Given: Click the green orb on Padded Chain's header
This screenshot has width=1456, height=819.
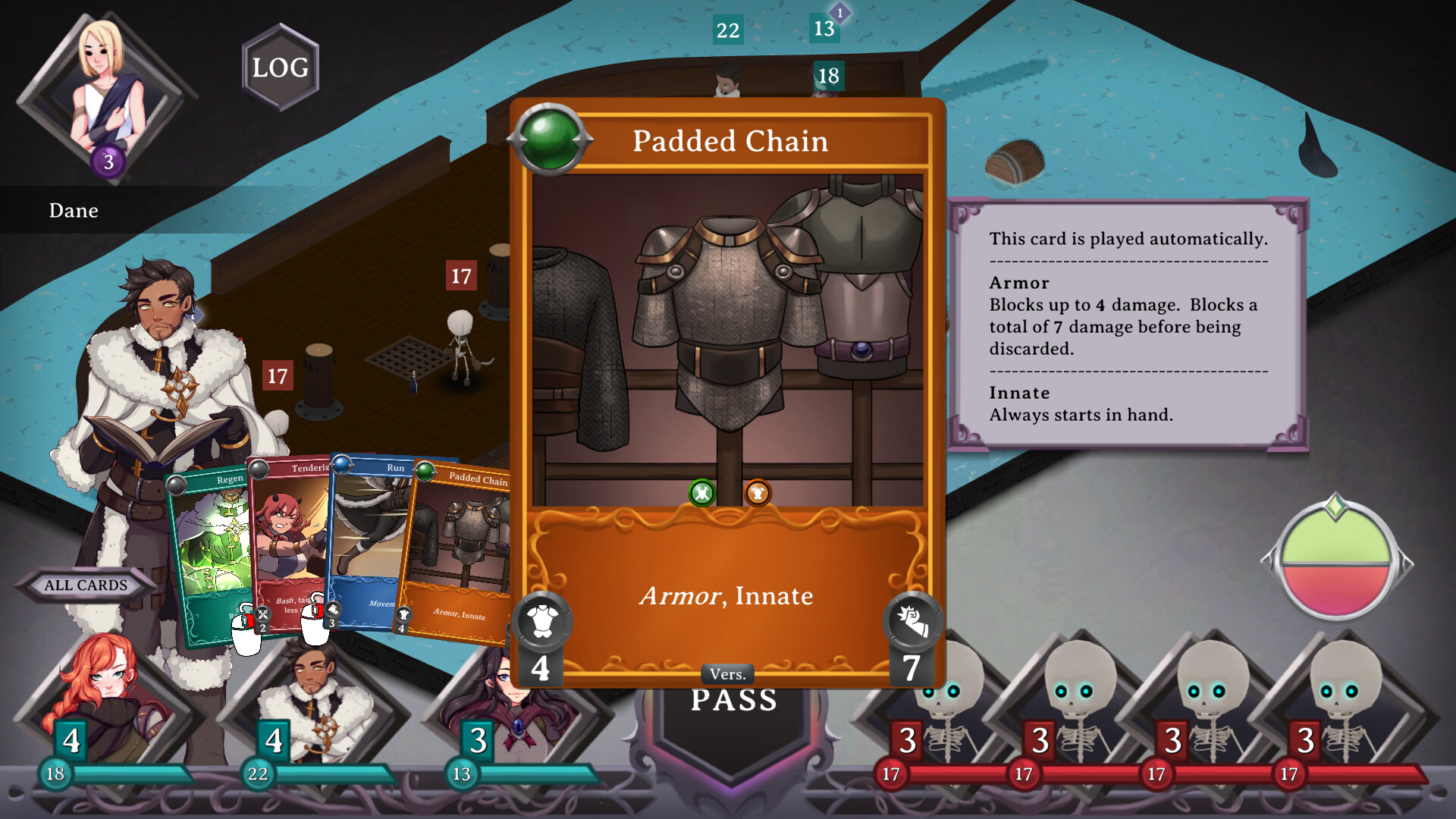Looking at the screenshot, I should point(551,140).
